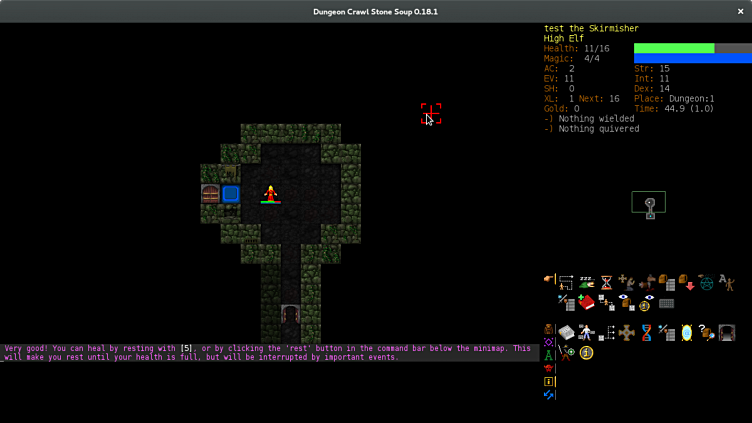Activate the auto-explore command icon
Screen dimensions: 752x423
tap(566, 282)
